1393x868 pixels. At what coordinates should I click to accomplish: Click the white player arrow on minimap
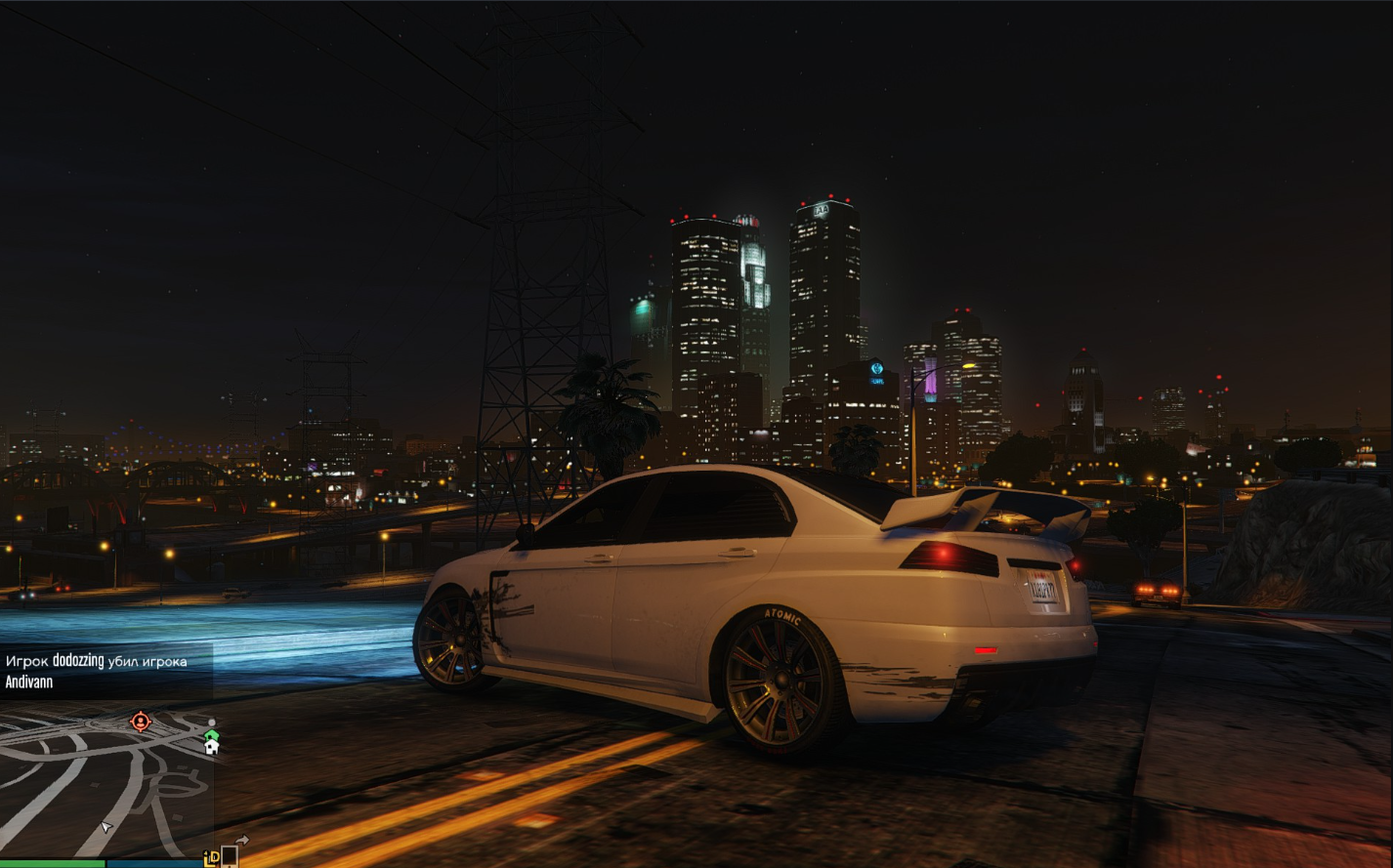tap(106, 827)
